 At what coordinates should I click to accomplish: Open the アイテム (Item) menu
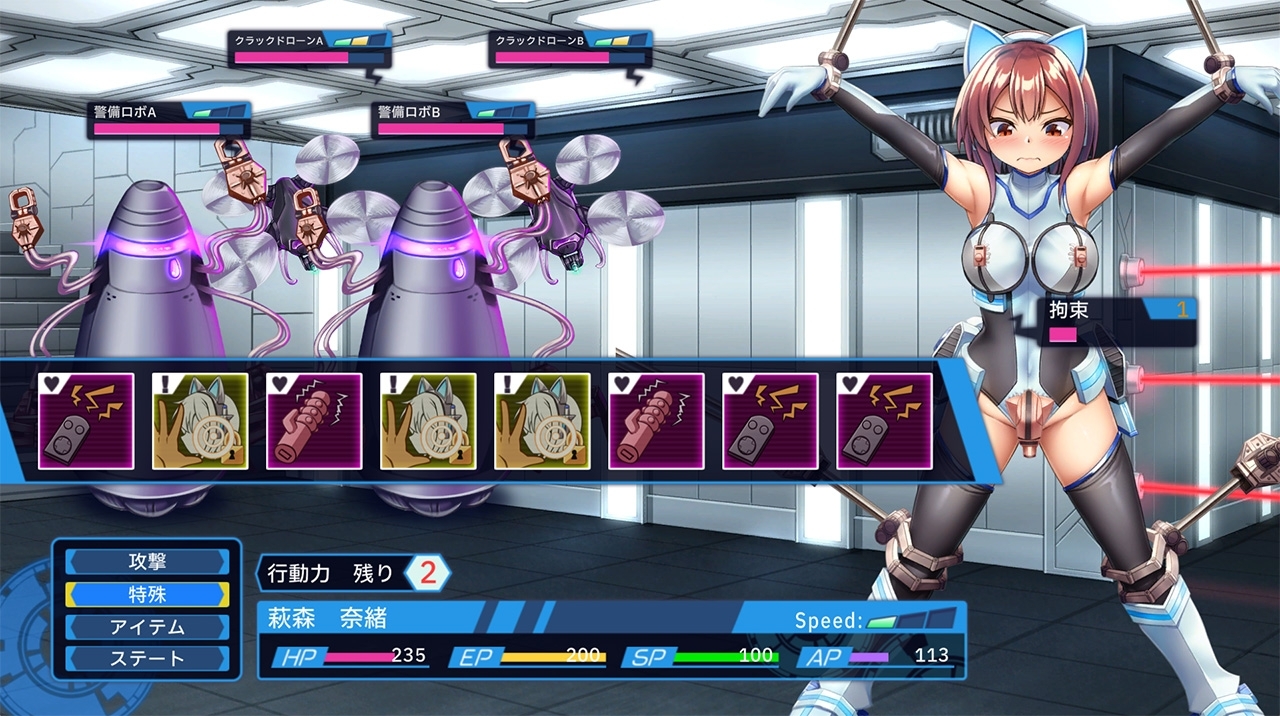pos(147,627)
